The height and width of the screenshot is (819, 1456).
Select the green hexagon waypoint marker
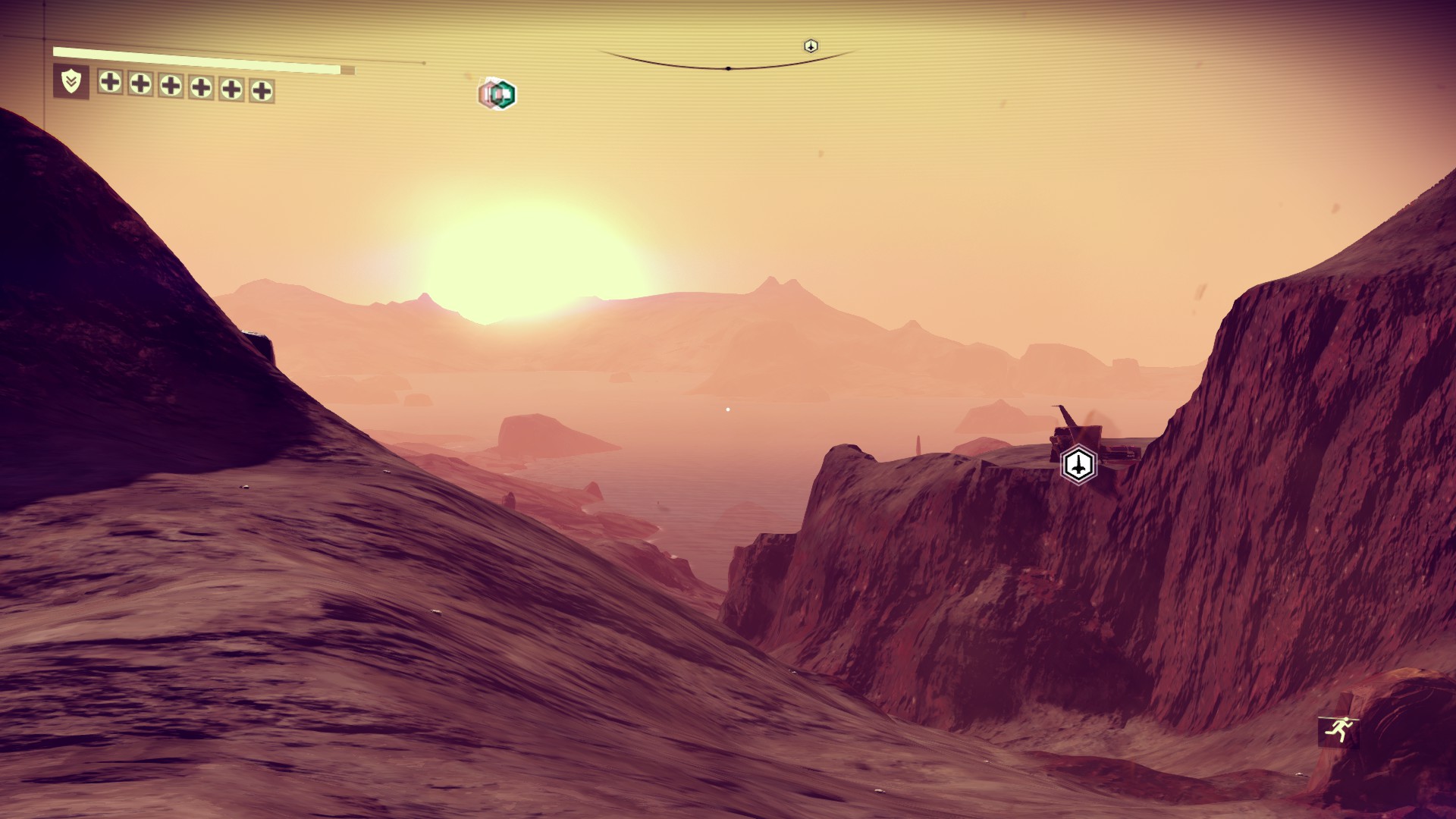coord(502,95)
